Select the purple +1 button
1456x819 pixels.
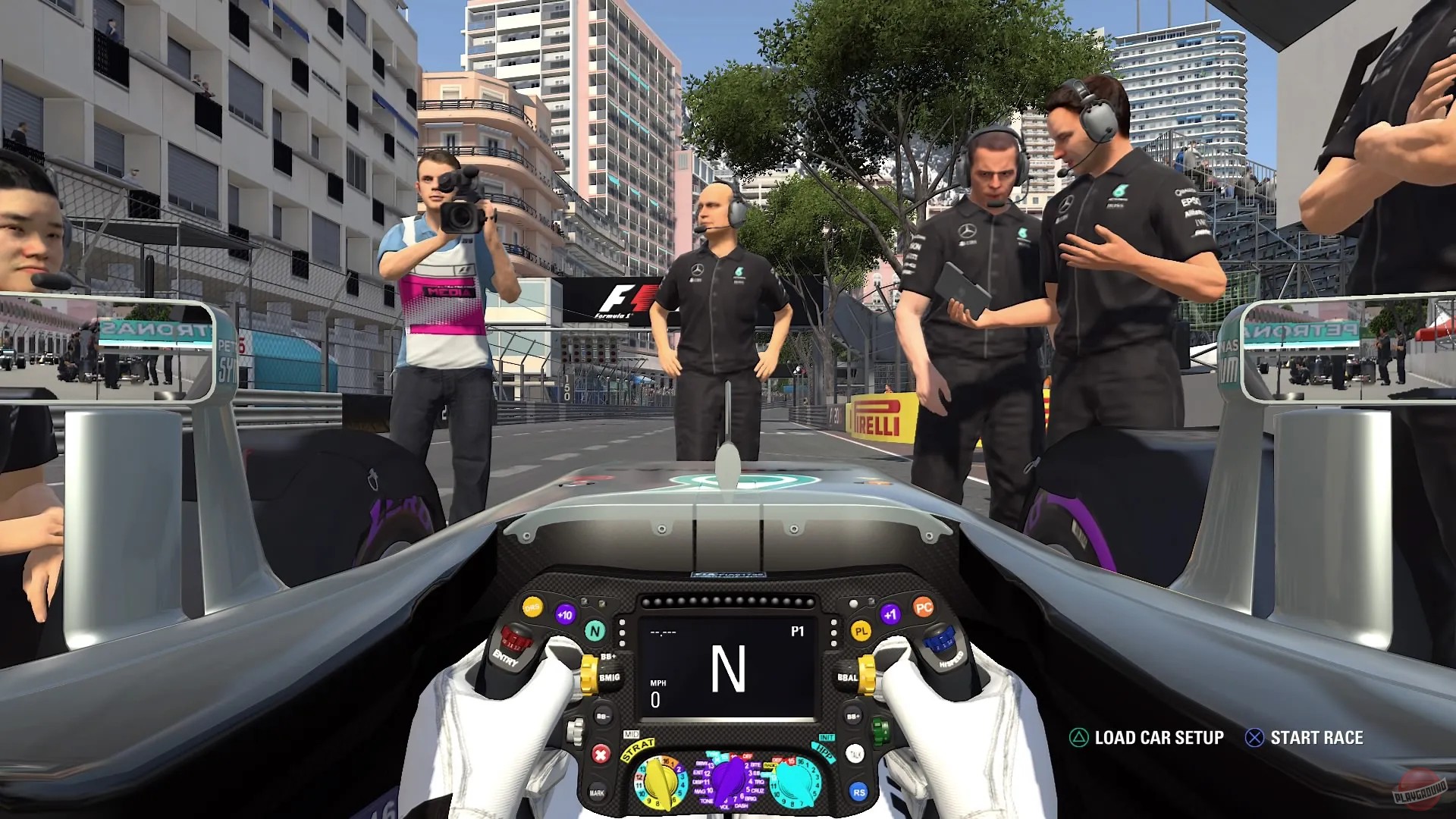(891, 613)
